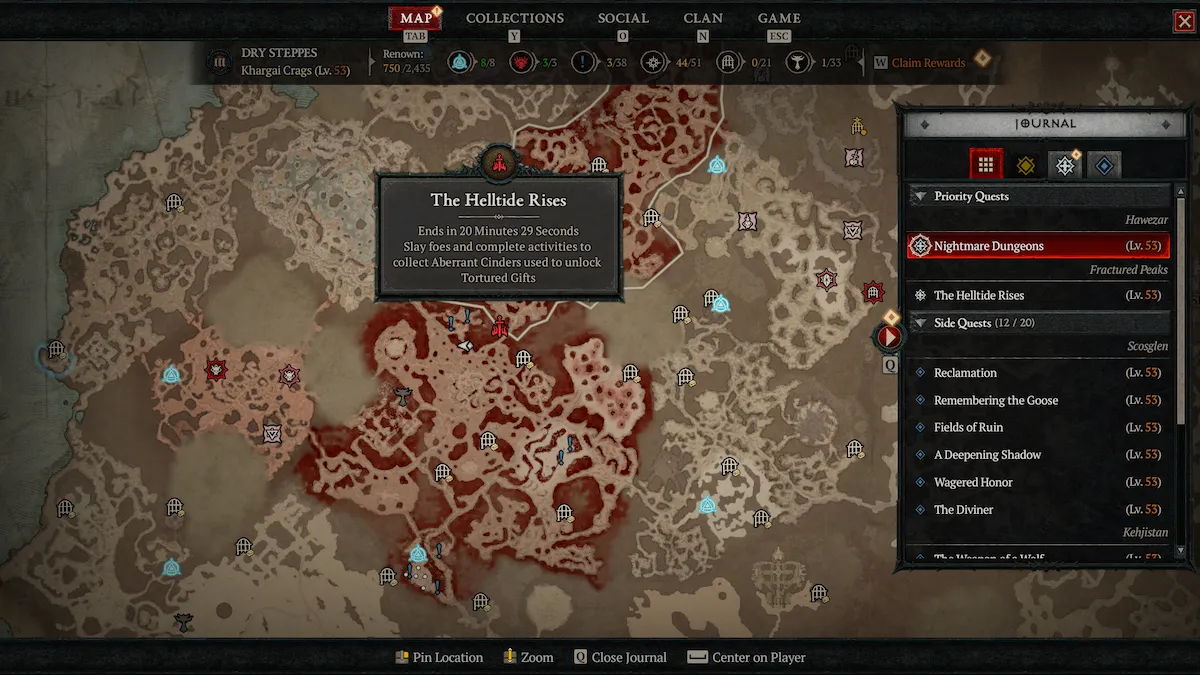Claim Rewards for Dry Steppes renown
This screenshot has height=675, width=1200.
(928, 63)
